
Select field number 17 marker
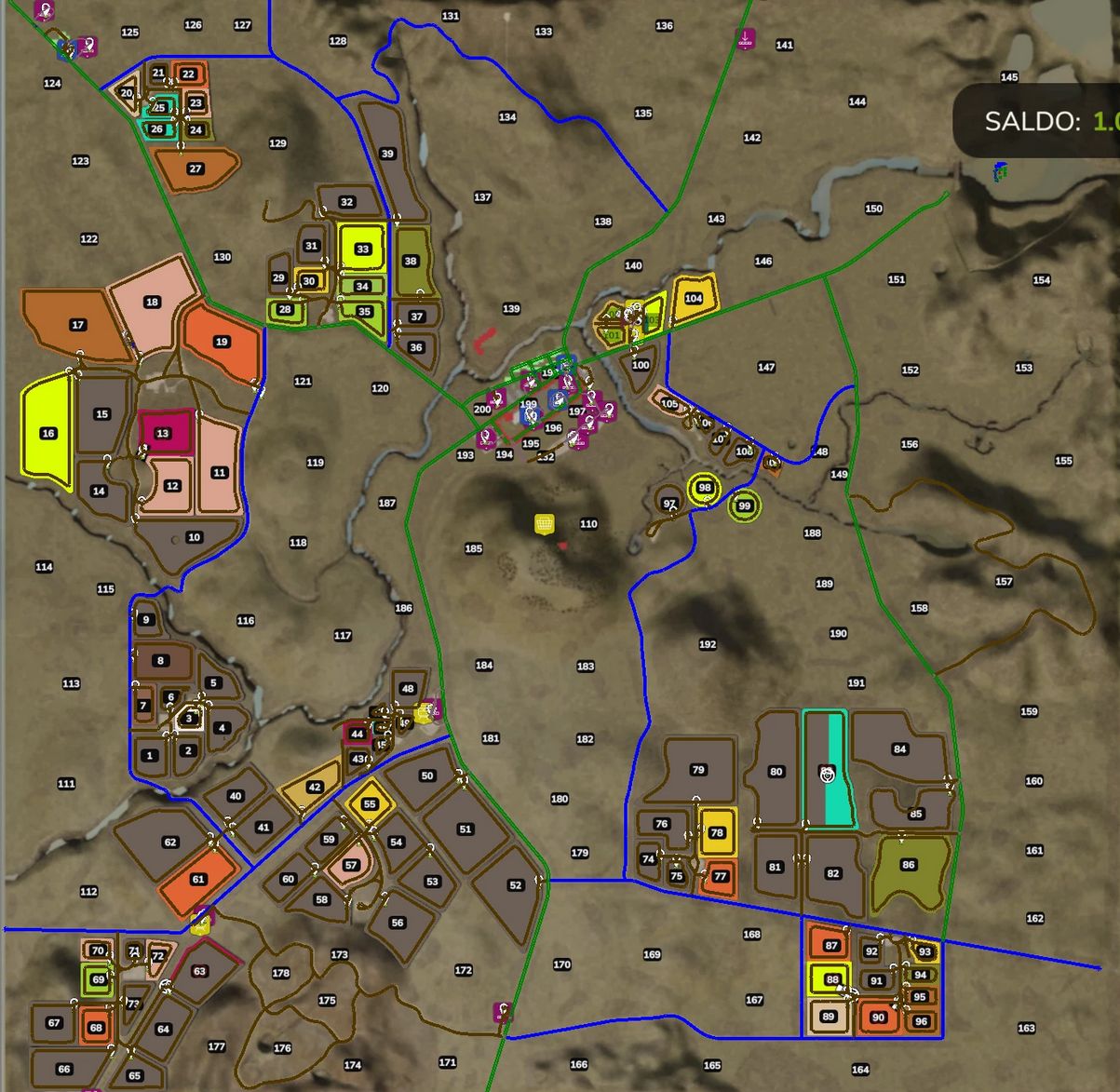(x=77, y=325)
